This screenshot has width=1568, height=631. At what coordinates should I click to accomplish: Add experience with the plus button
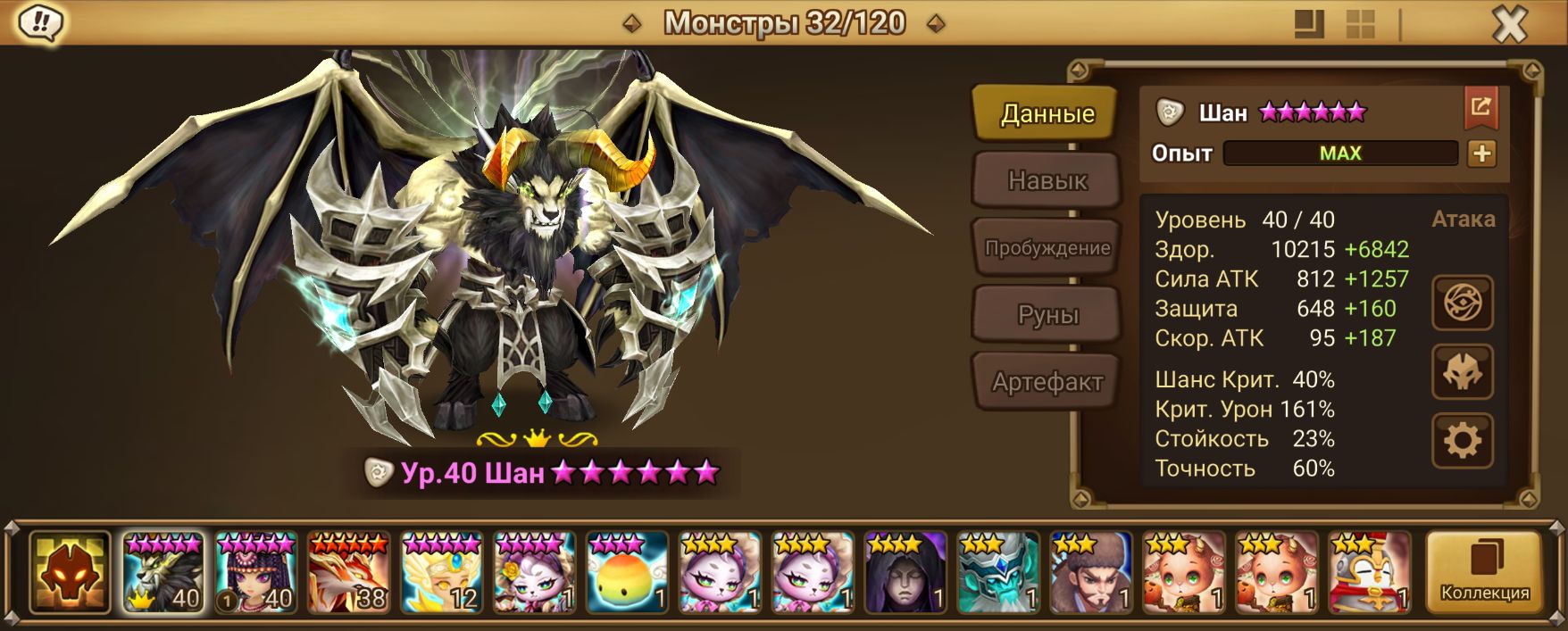[x=1481, y=154]
